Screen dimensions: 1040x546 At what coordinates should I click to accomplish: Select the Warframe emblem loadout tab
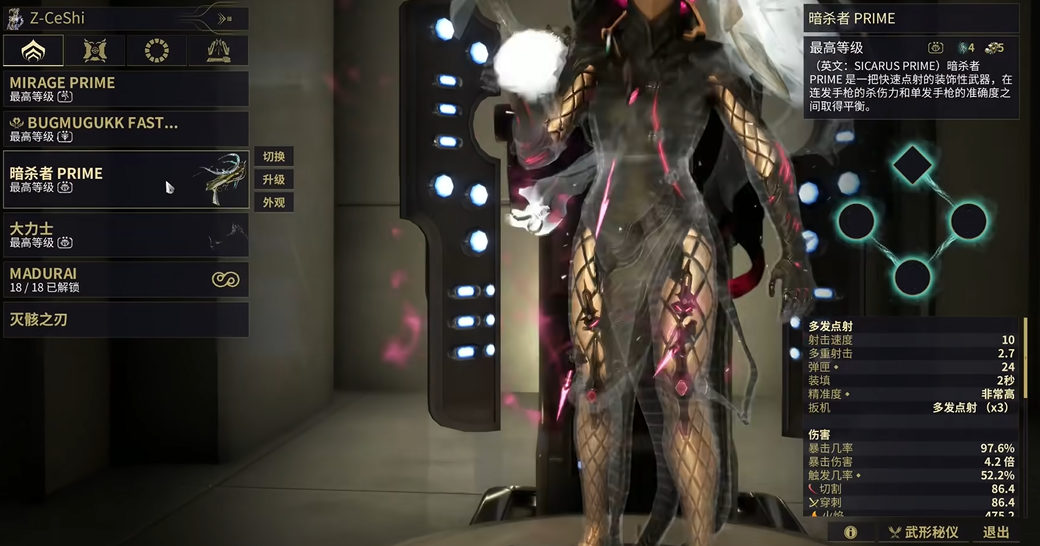33,50
